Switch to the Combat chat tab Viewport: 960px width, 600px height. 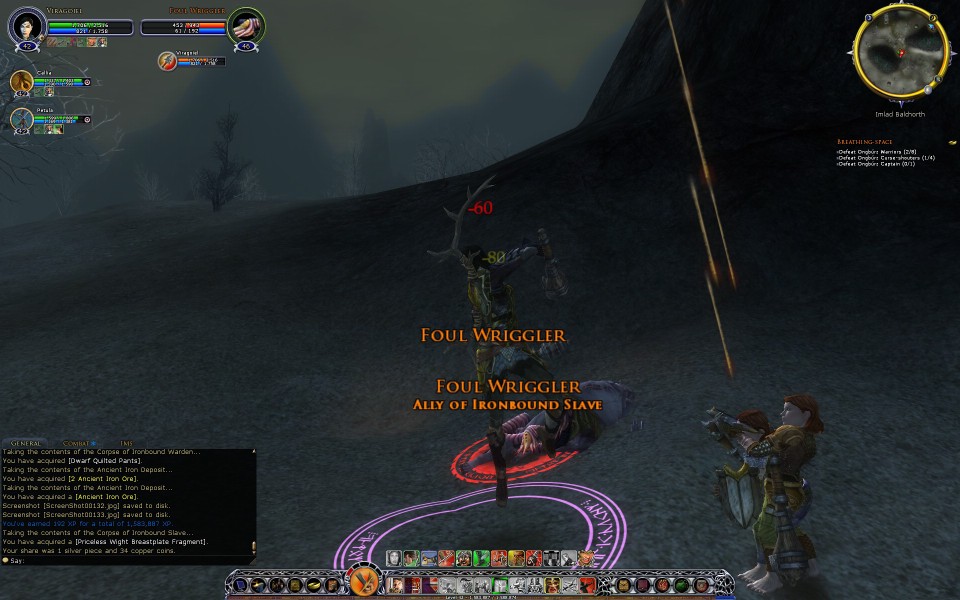[76, 443]
